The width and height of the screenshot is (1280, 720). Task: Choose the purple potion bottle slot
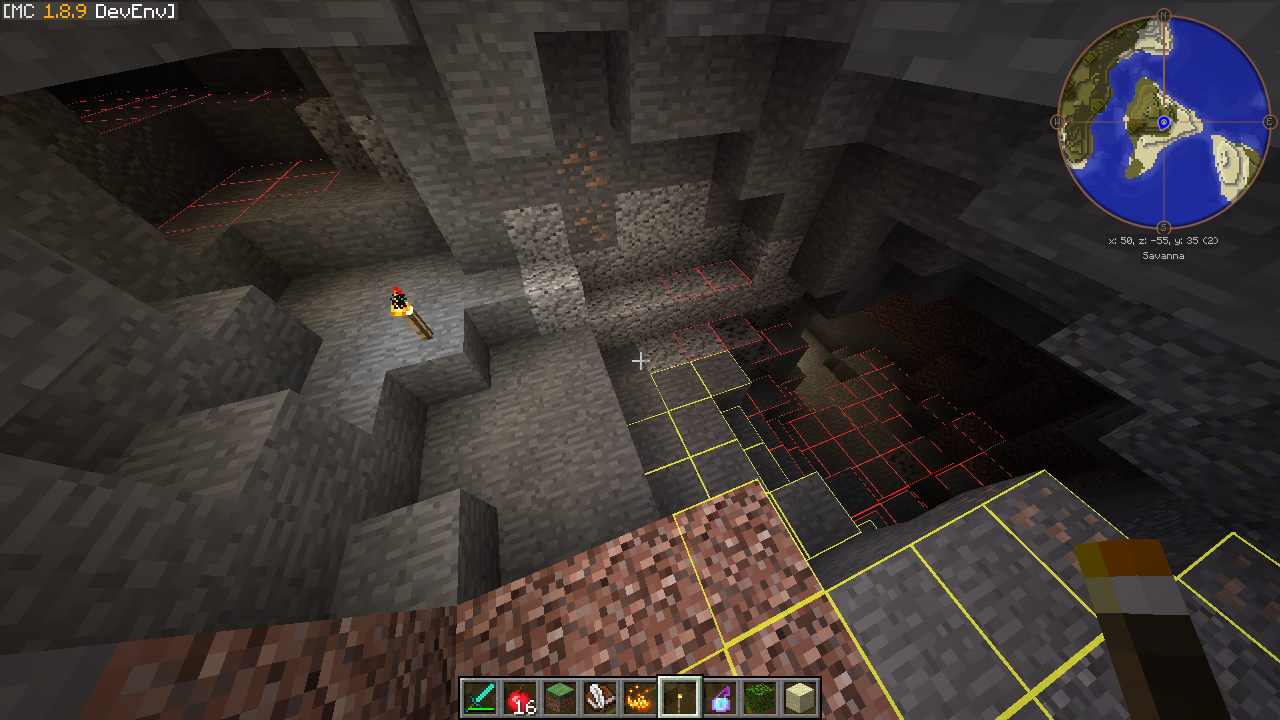pos(720,697)
